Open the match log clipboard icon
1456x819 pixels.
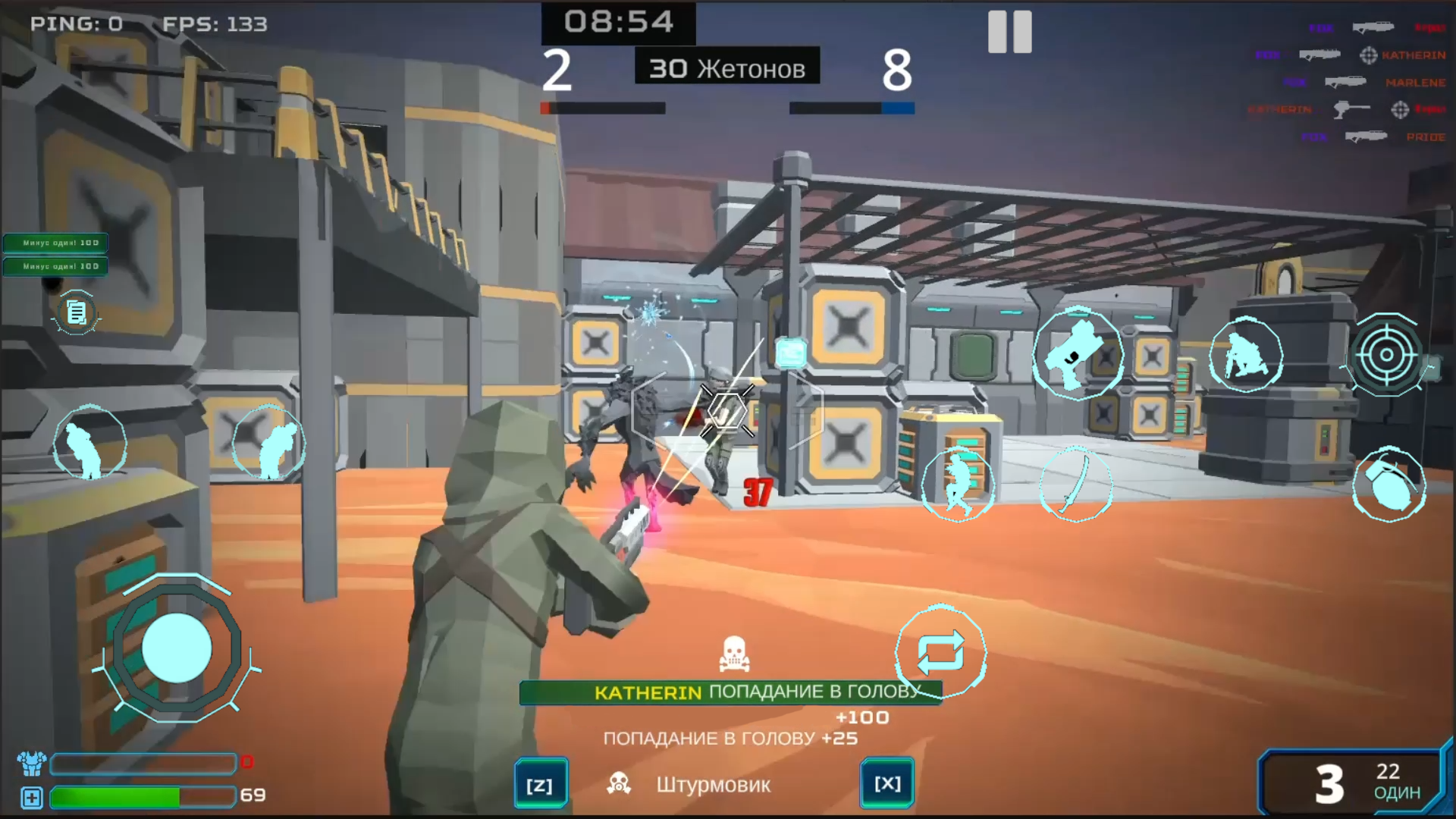pos(74,312)
